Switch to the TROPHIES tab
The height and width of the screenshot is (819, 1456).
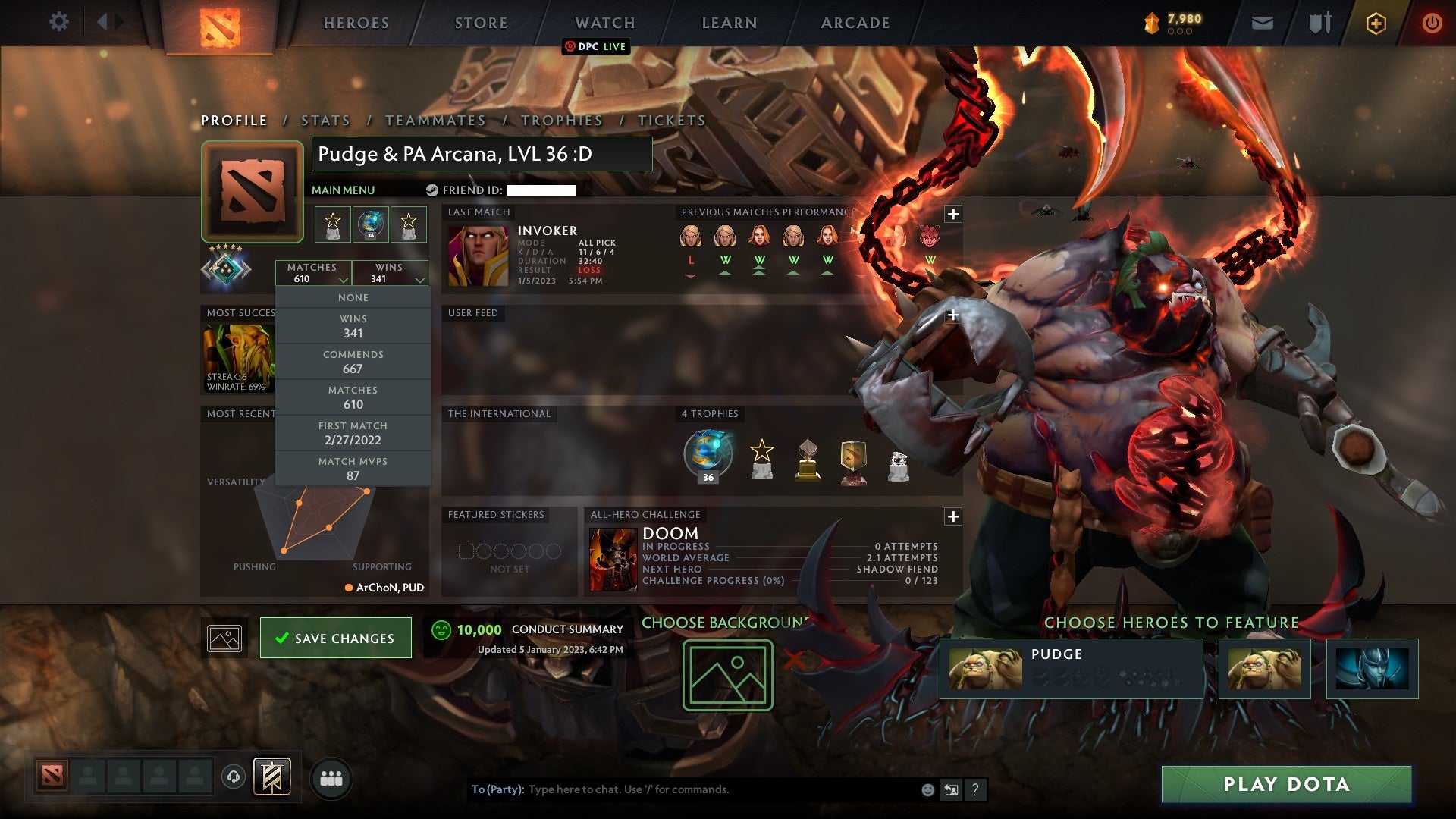(x=561, y=120)
